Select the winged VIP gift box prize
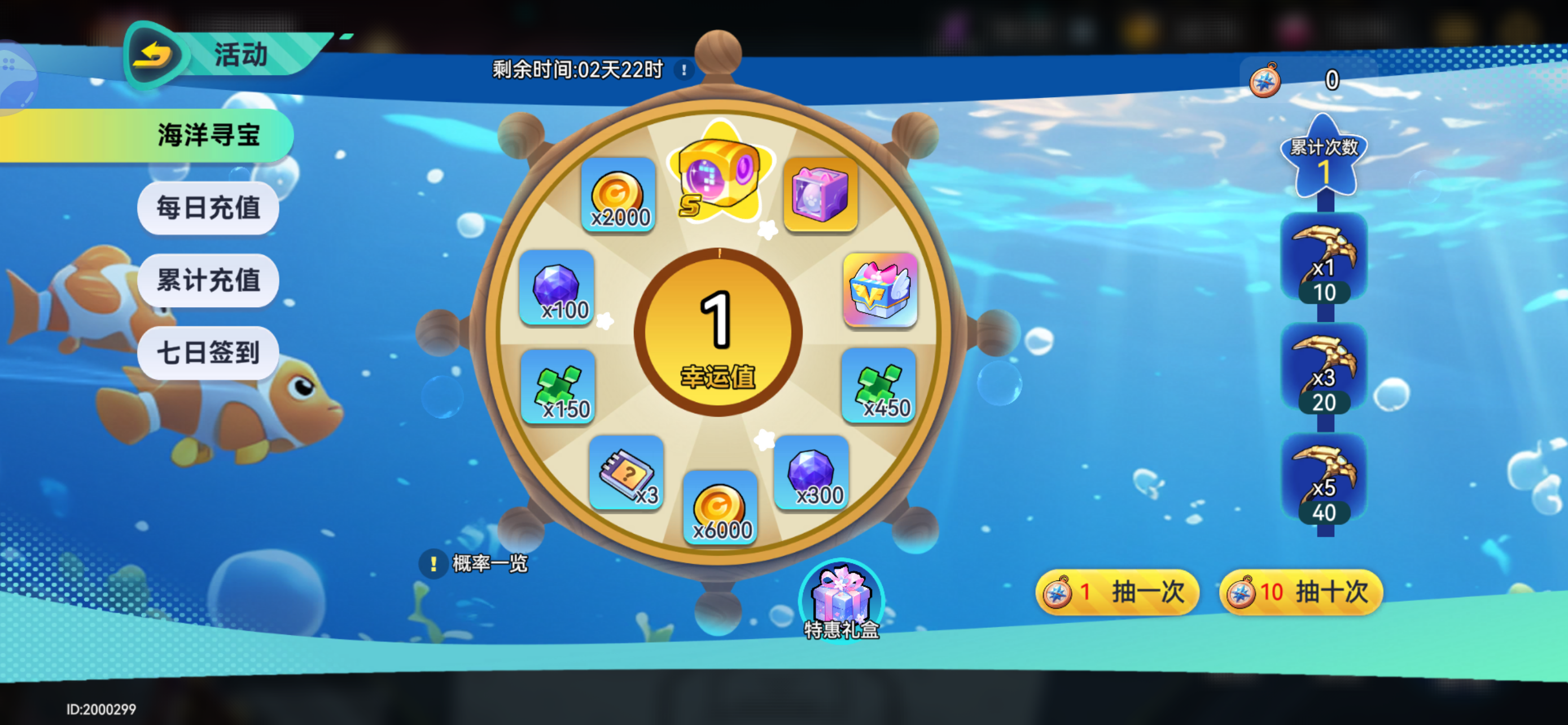 click(x=879, y=292)
